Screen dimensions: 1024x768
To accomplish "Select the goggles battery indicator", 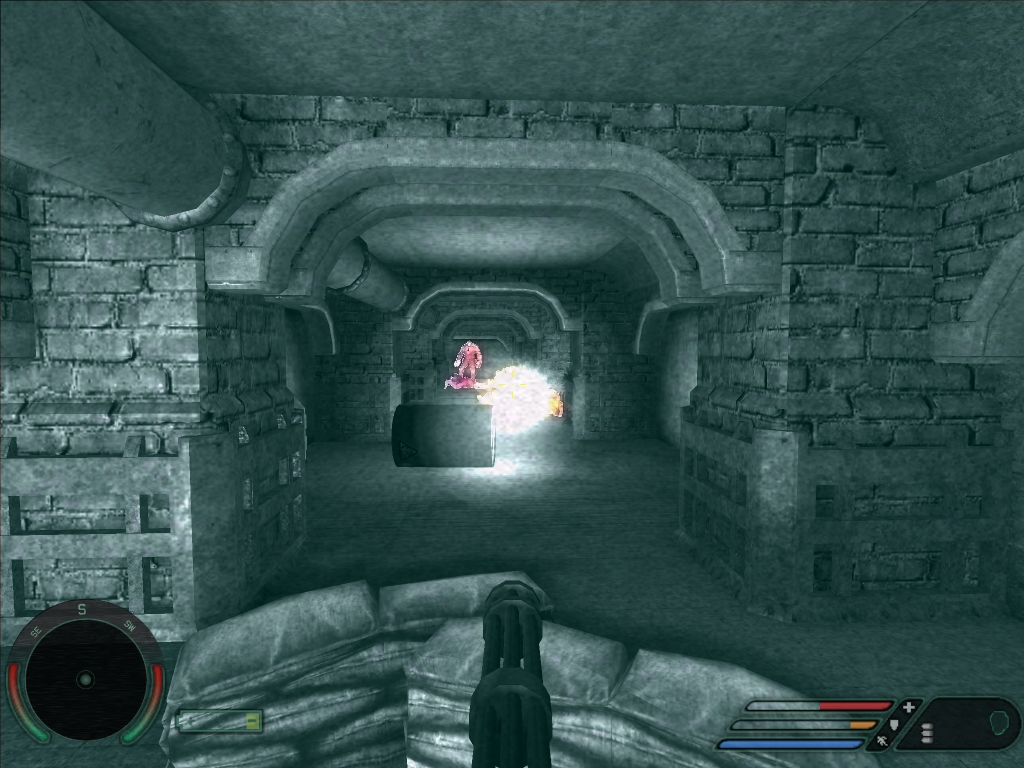I will coord(219,720).
